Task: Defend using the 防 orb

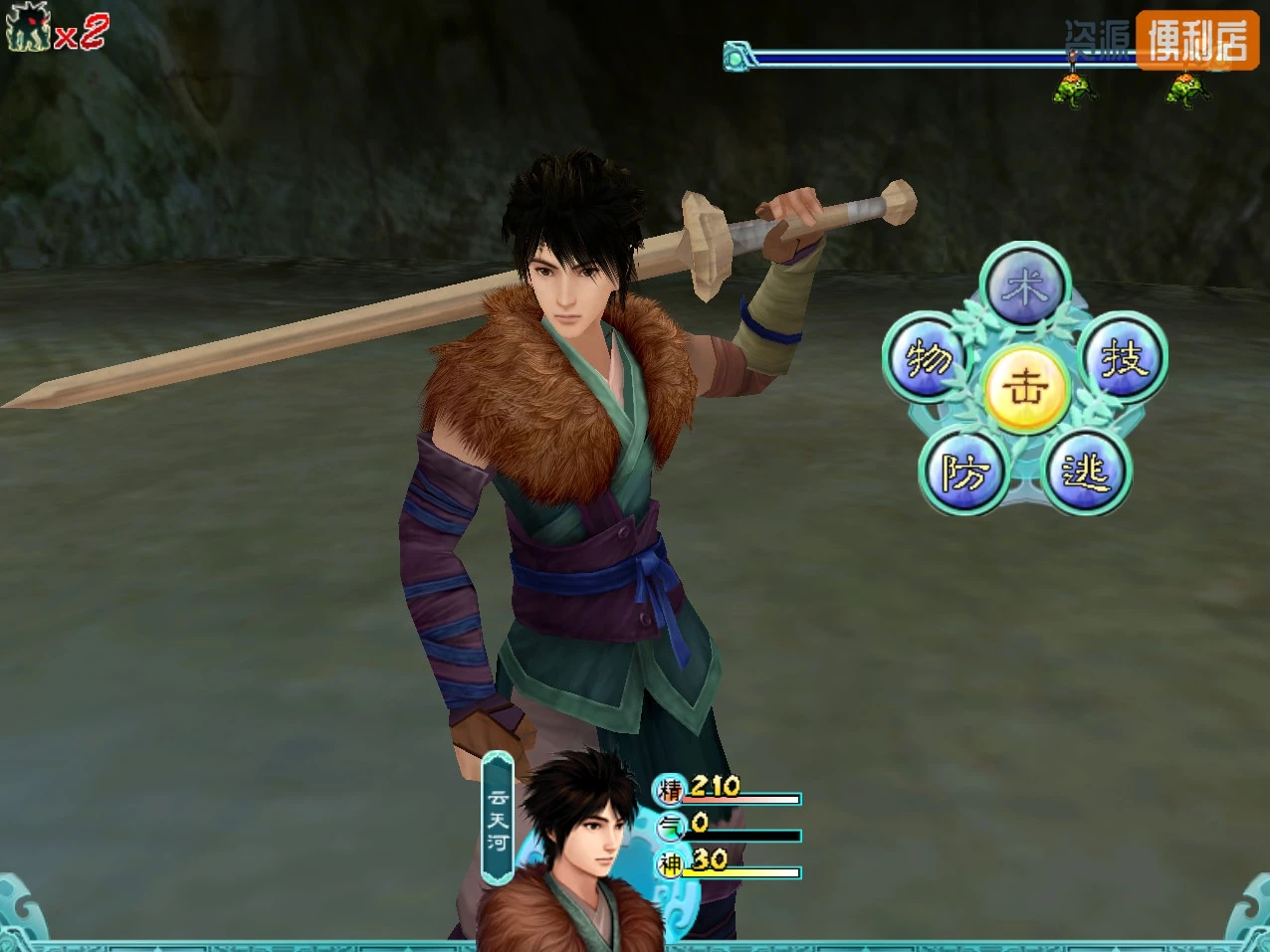Action: tap(963, 473)
